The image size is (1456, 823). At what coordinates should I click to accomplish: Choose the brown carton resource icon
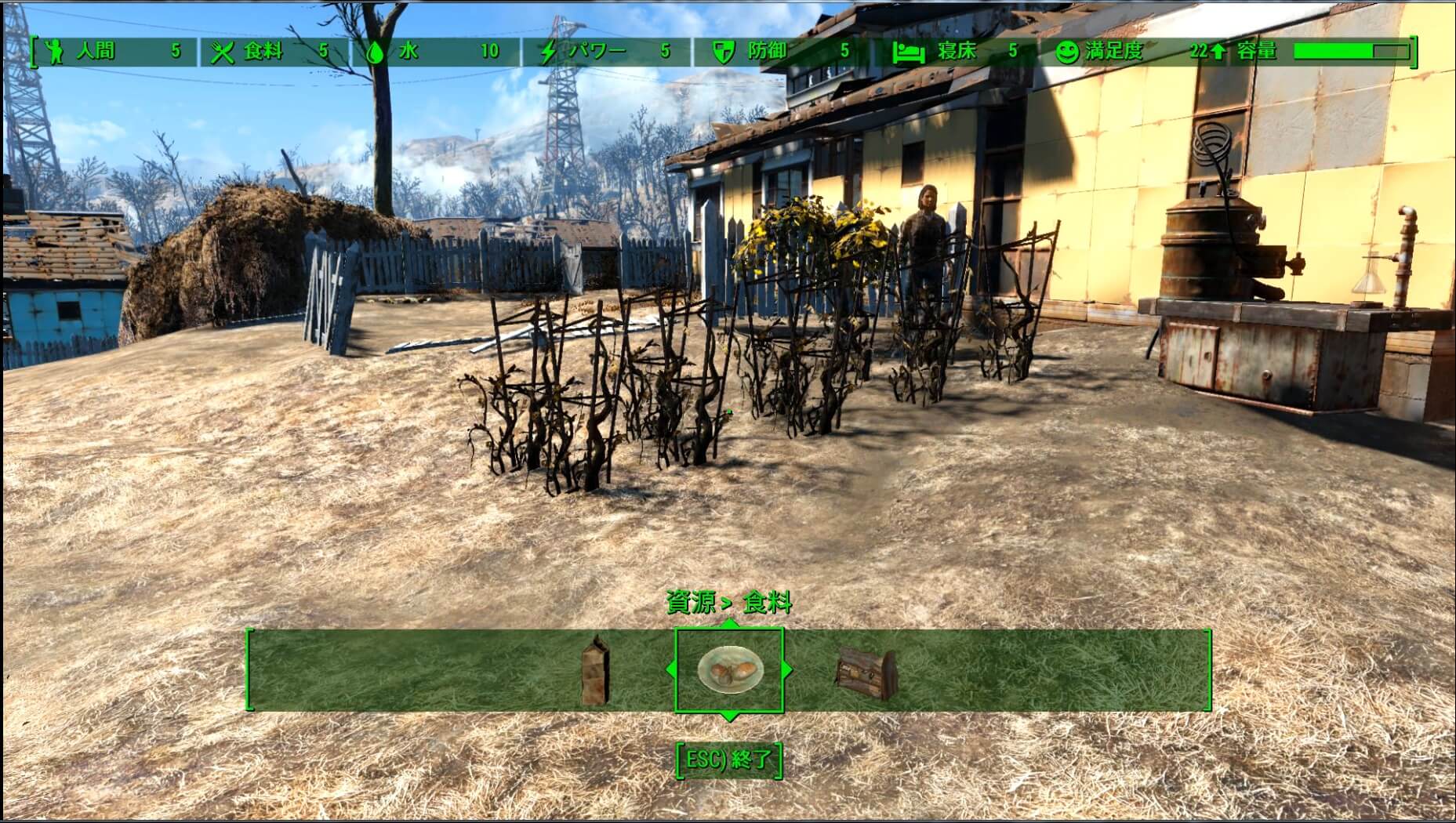click(x=596, y=671)
